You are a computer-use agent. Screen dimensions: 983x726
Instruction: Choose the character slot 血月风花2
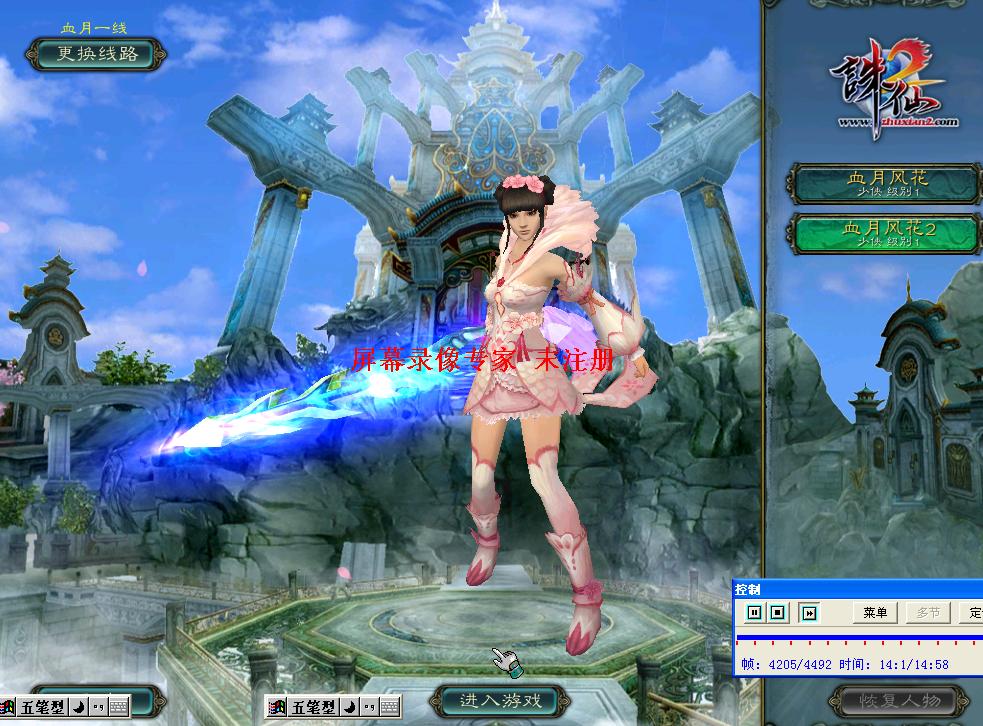pos(886,233)
